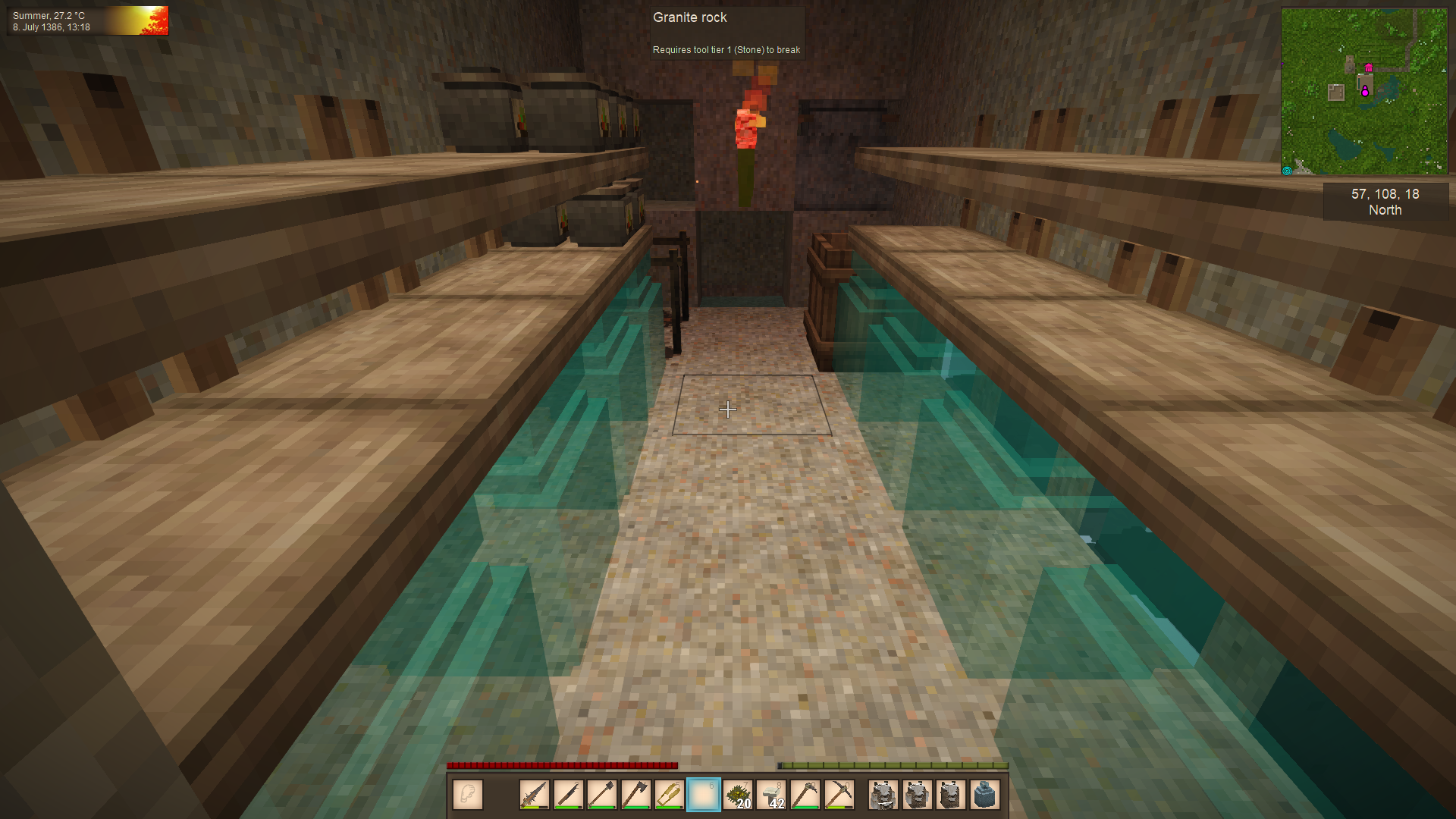Choose the shovel in the hotbar
1456x819 pixels.
pos(601,795)
